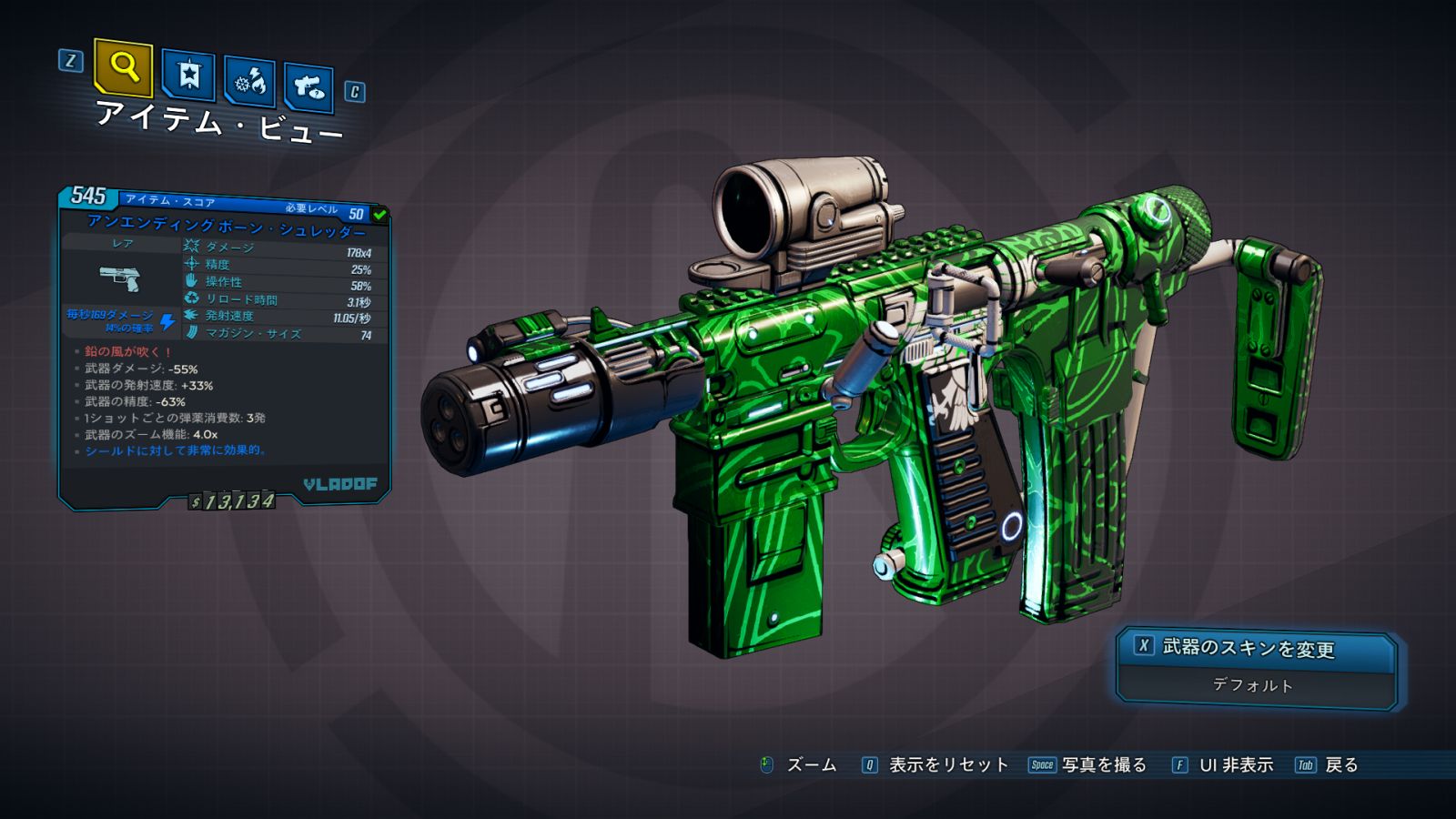Go back with 戻る
This screenshot has width=1456, height=819.
[x=1340, y=765]
